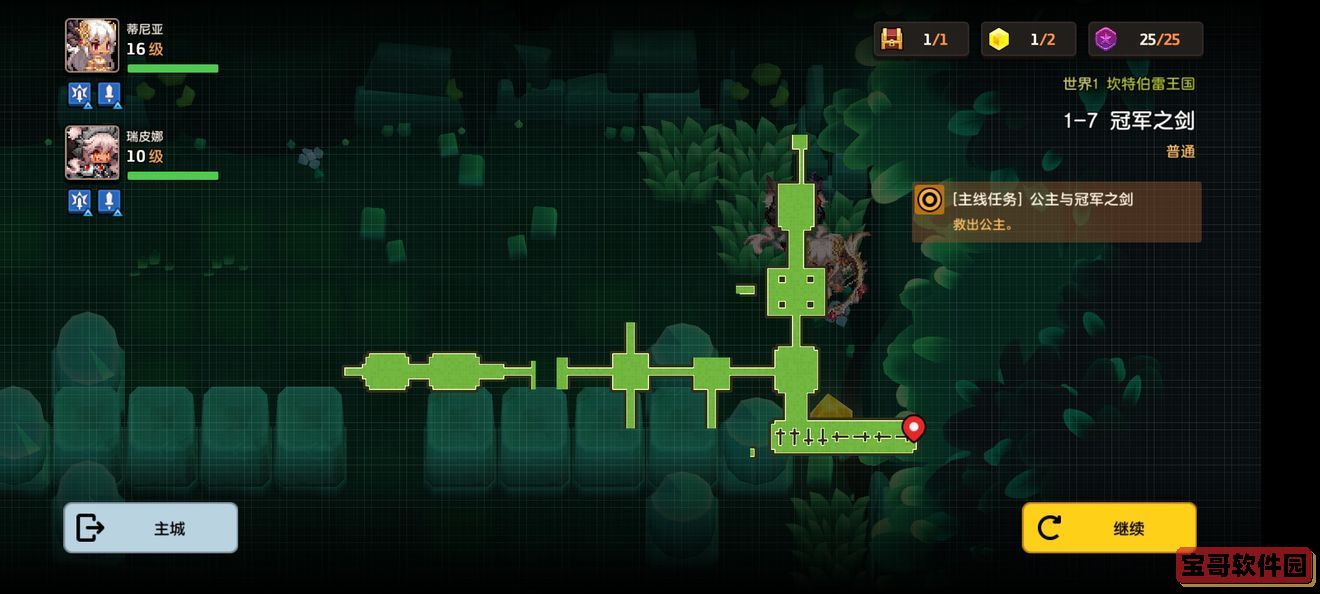Select the 瑞皮娜 hero portrait
Screen dimensions: 1320x594
pos(92,152)
